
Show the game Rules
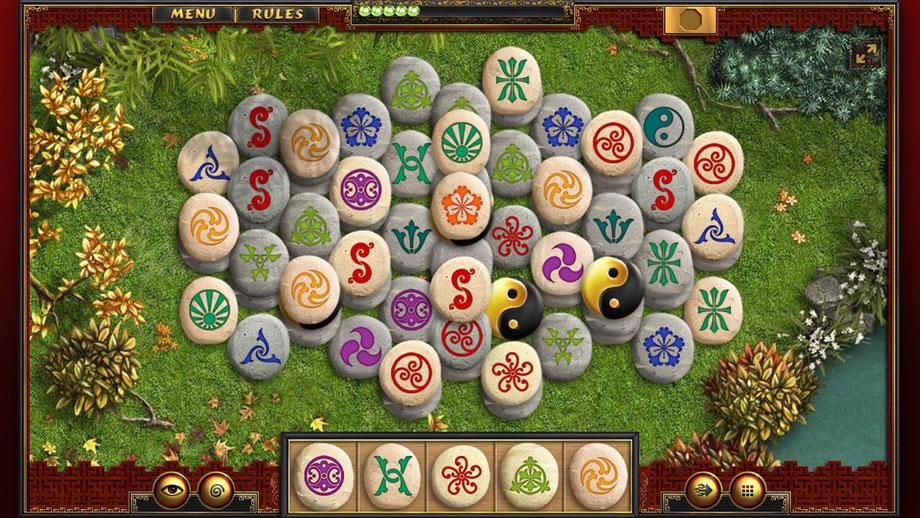(277, 14)
